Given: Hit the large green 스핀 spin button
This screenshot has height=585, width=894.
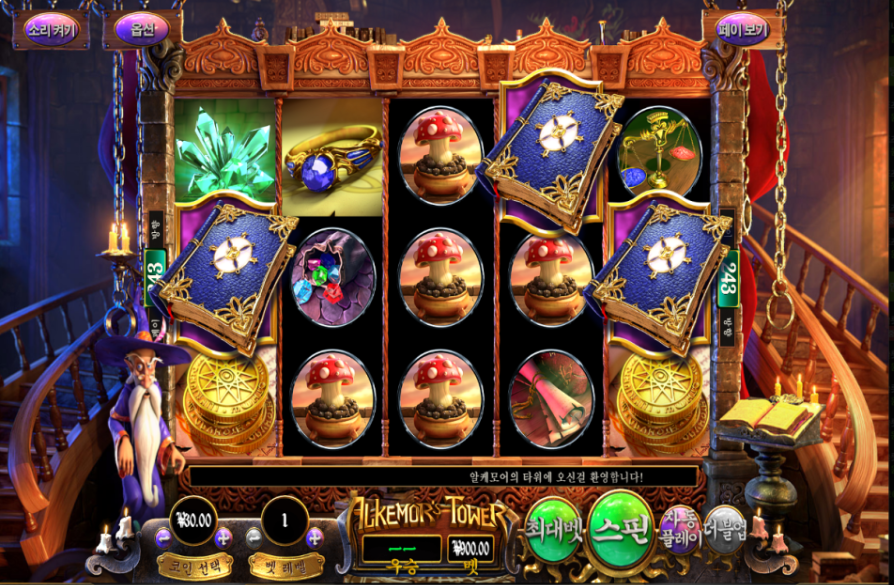Looking at the screenshot, I should (620, 530).
